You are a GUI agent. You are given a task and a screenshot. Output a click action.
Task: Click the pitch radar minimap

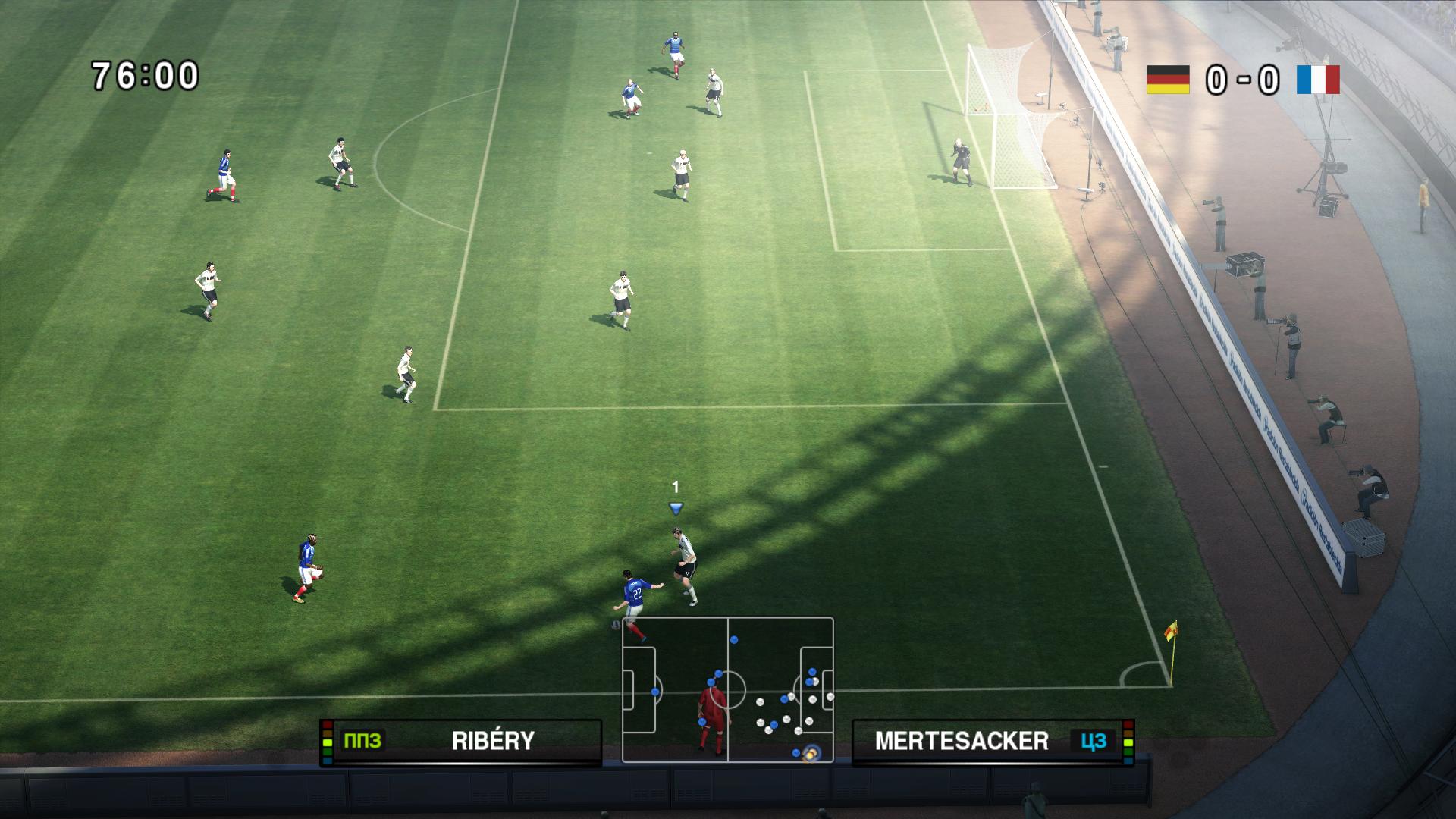727,689
